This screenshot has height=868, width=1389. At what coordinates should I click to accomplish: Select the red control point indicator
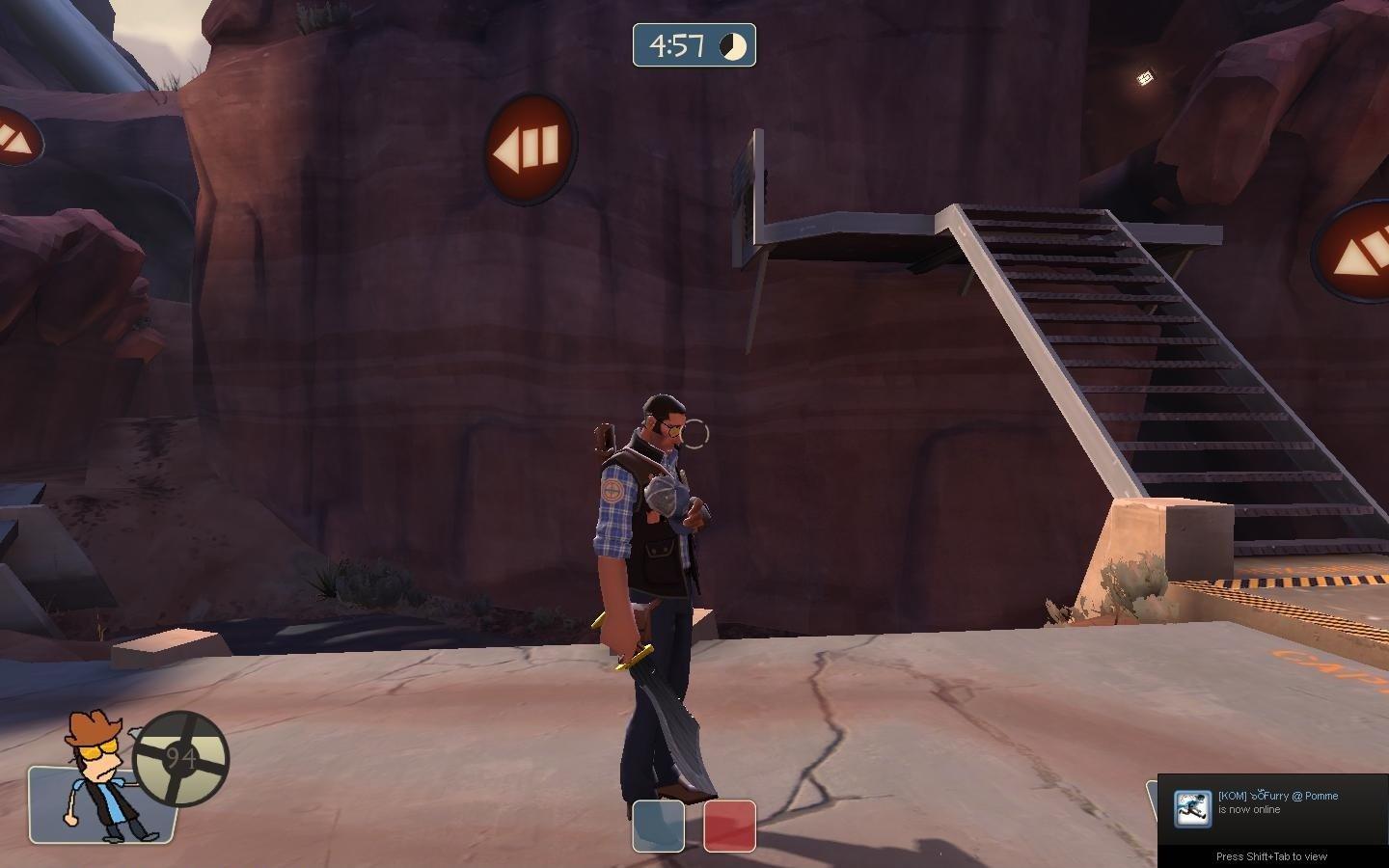729,827
